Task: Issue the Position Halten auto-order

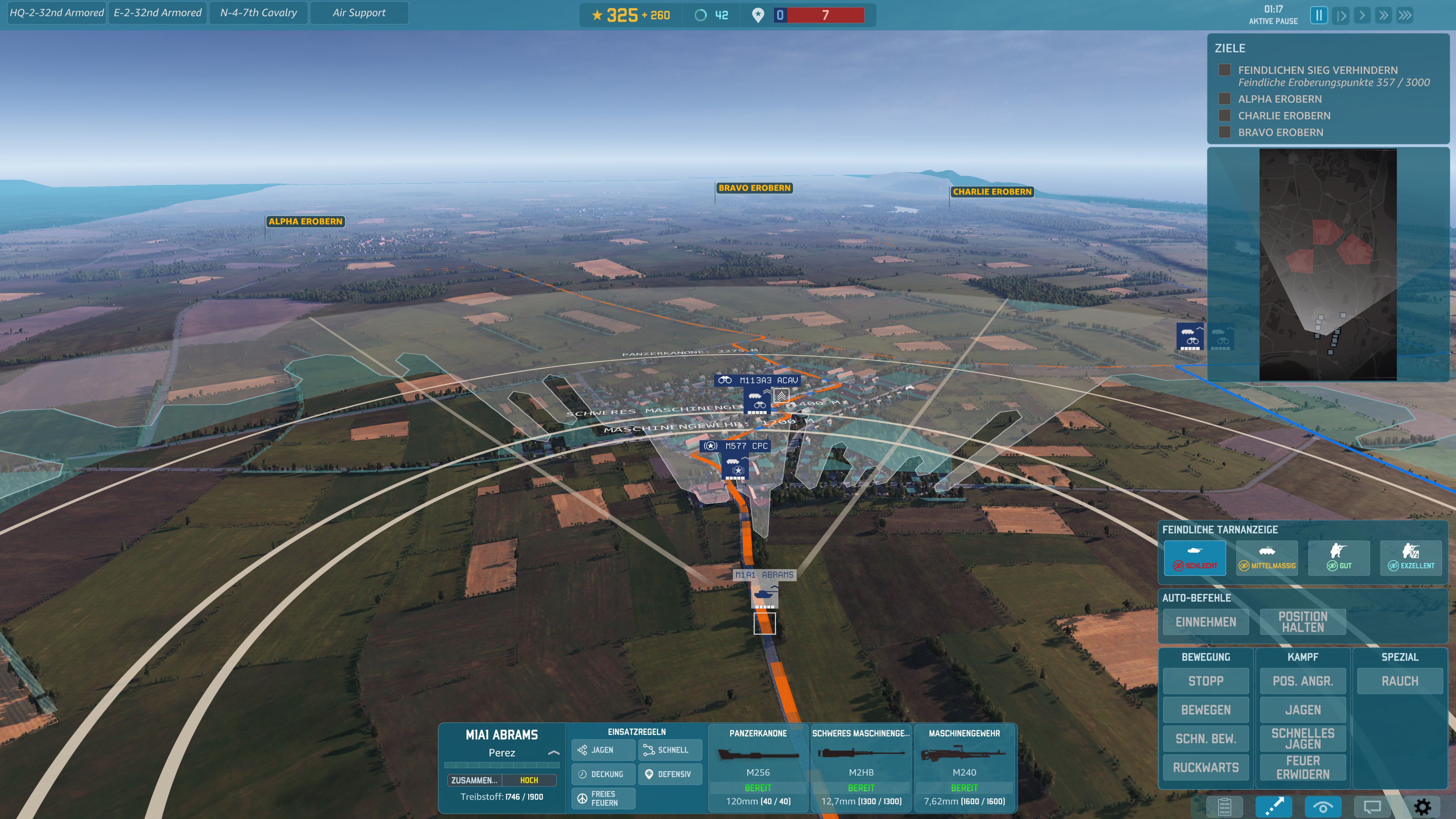Action: tap(1302, 622)
